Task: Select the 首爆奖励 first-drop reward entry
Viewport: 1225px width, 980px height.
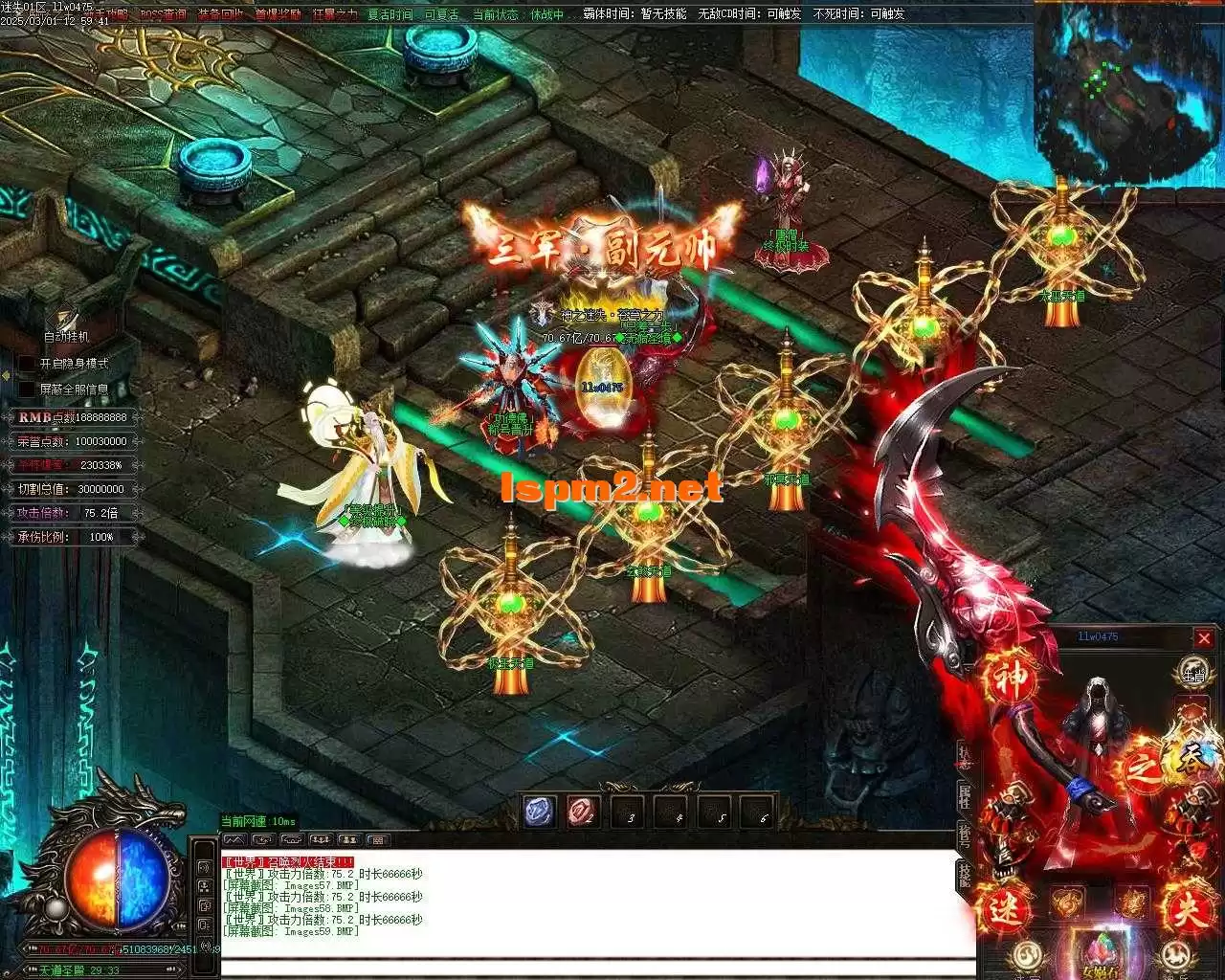Action: point(278,14)
